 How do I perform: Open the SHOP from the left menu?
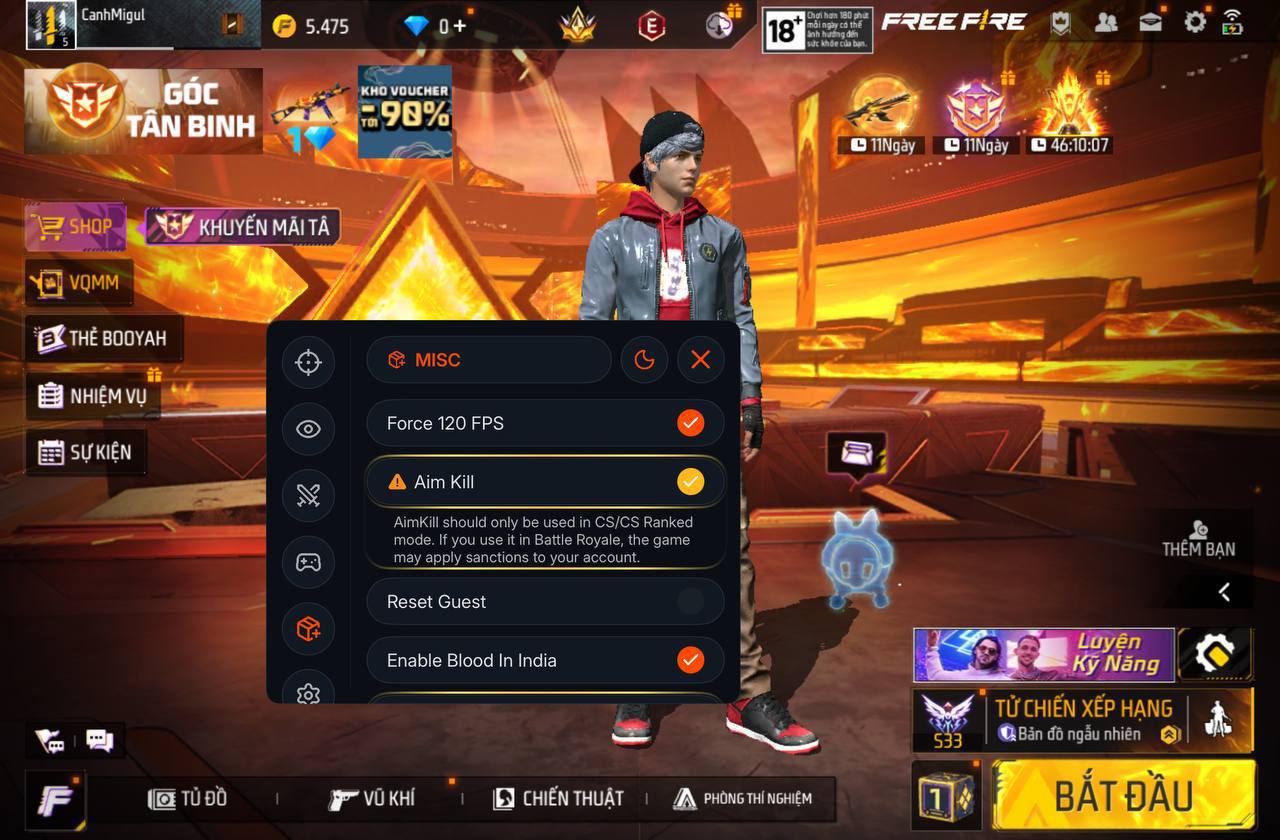pos(75,226)
